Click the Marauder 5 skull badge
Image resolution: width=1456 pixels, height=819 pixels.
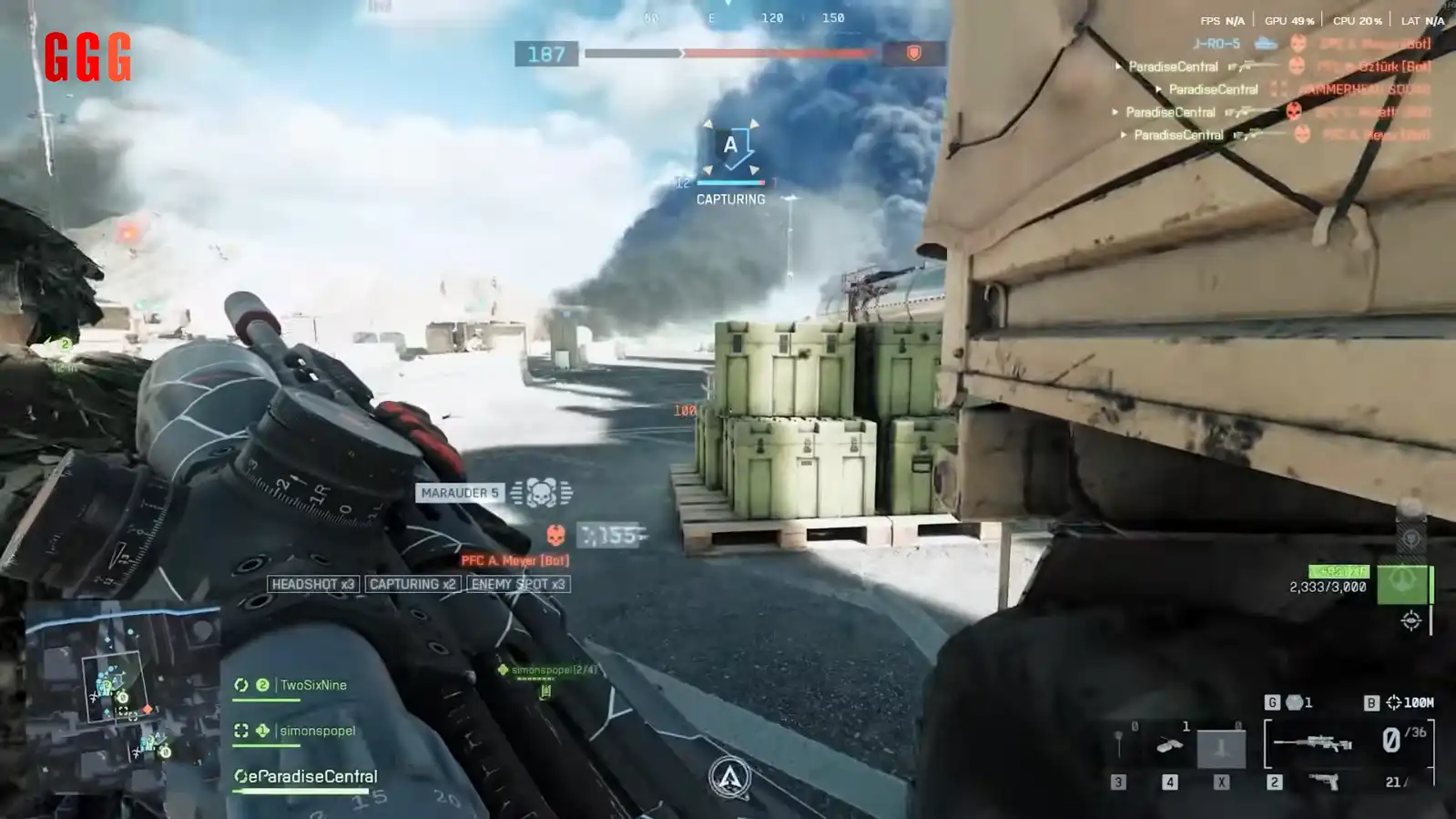pos(541,493)
